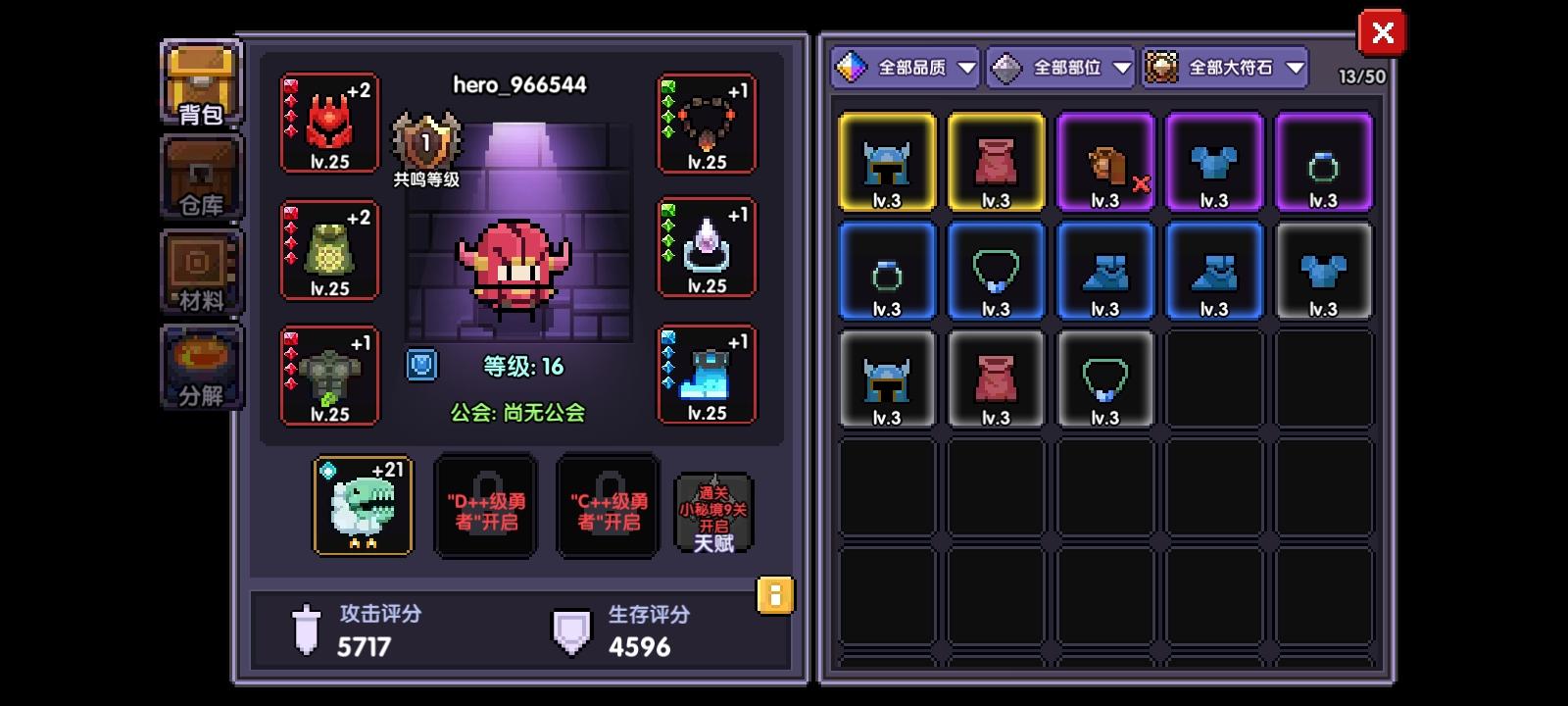Inspect the green chest armor lv.25 slot
This screenshot has width=1568, height=706.
329,250
